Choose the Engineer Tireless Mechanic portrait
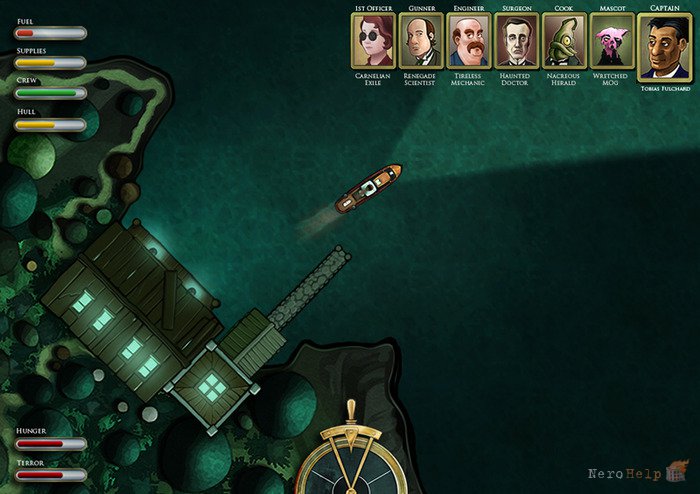The width and height of the screenshot is (700, 494). tap(468, 41)
